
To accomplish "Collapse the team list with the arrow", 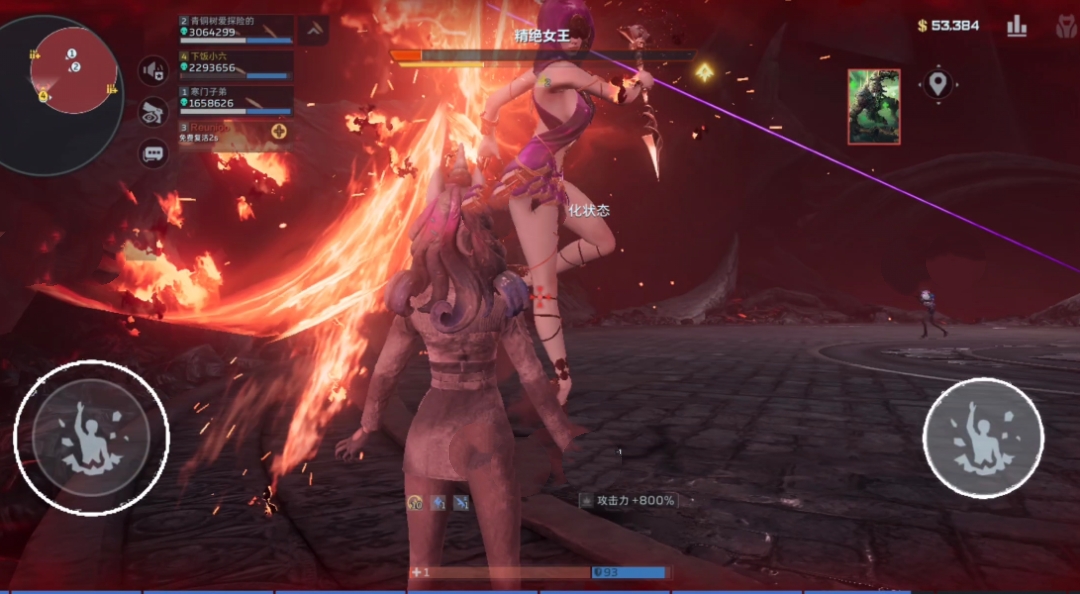I will coord(313,30).
